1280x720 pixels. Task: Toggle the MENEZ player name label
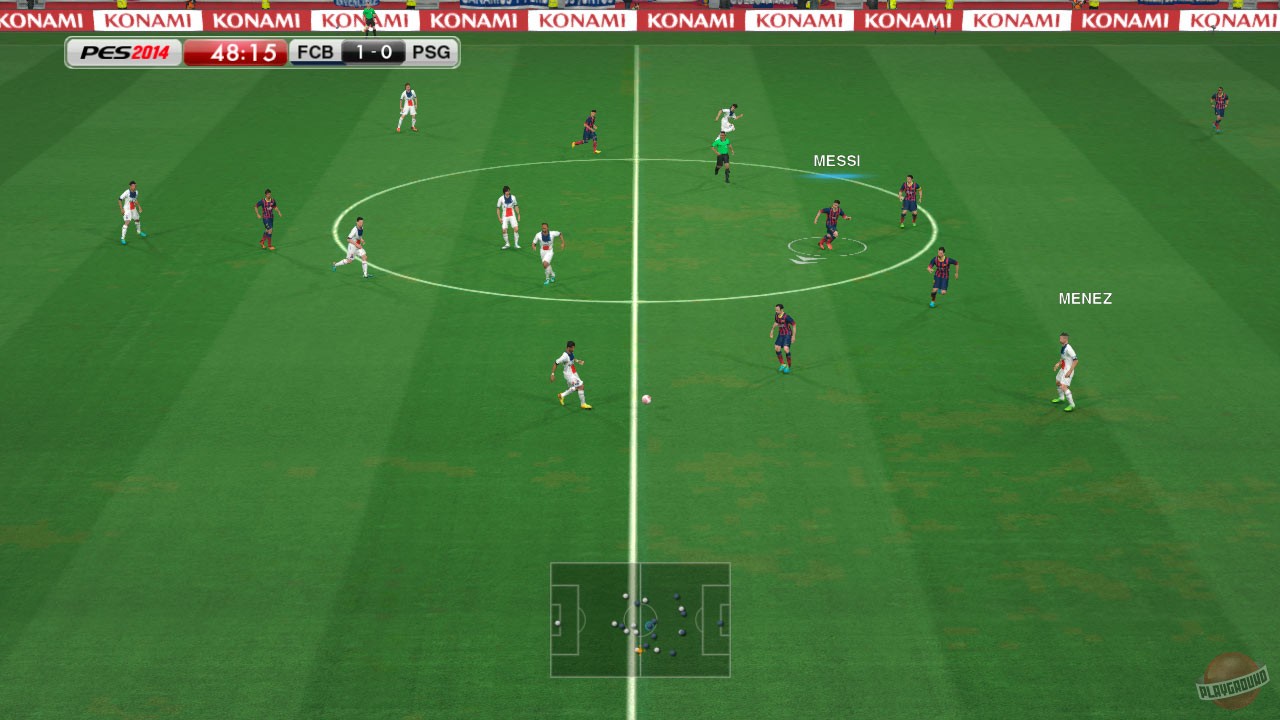(x=1086, y=298)
